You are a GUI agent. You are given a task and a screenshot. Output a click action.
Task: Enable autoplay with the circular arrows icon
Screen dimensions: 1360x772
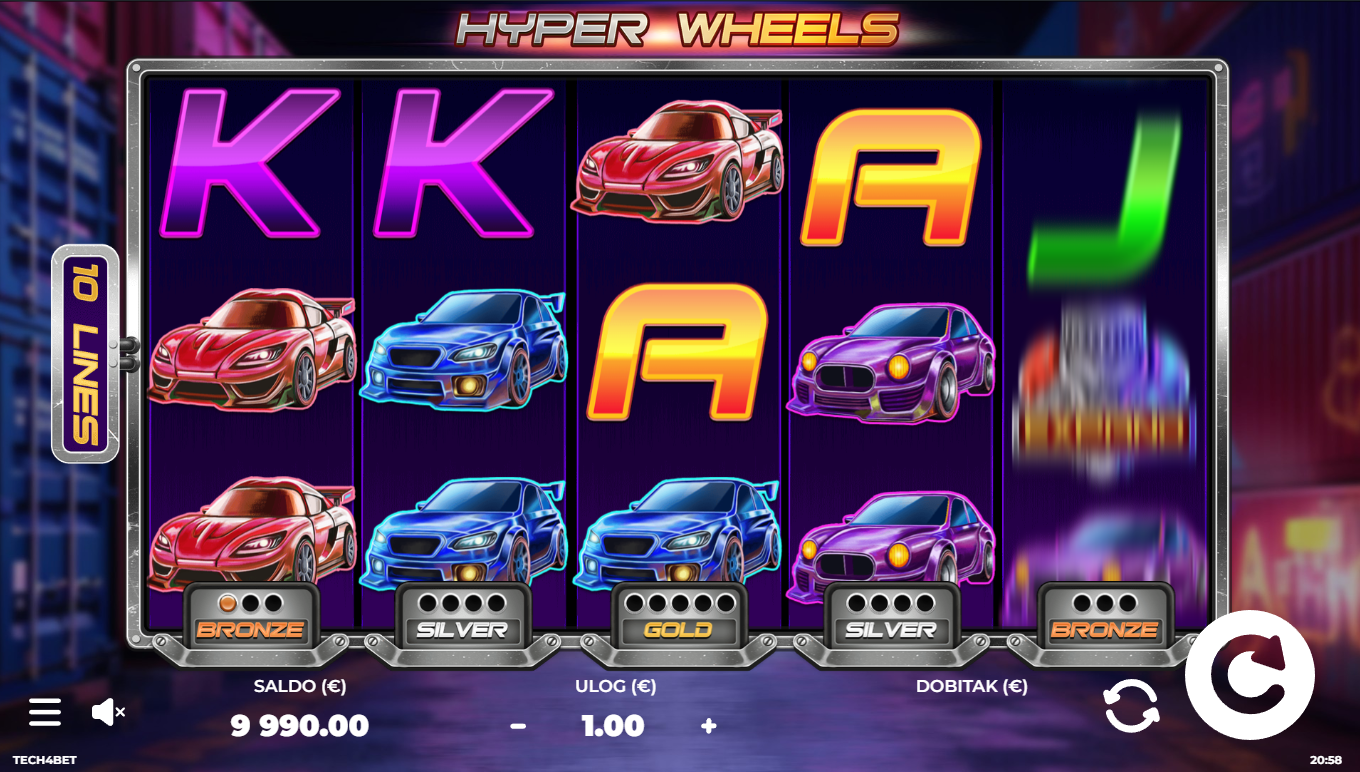(x=1132, y=705)
